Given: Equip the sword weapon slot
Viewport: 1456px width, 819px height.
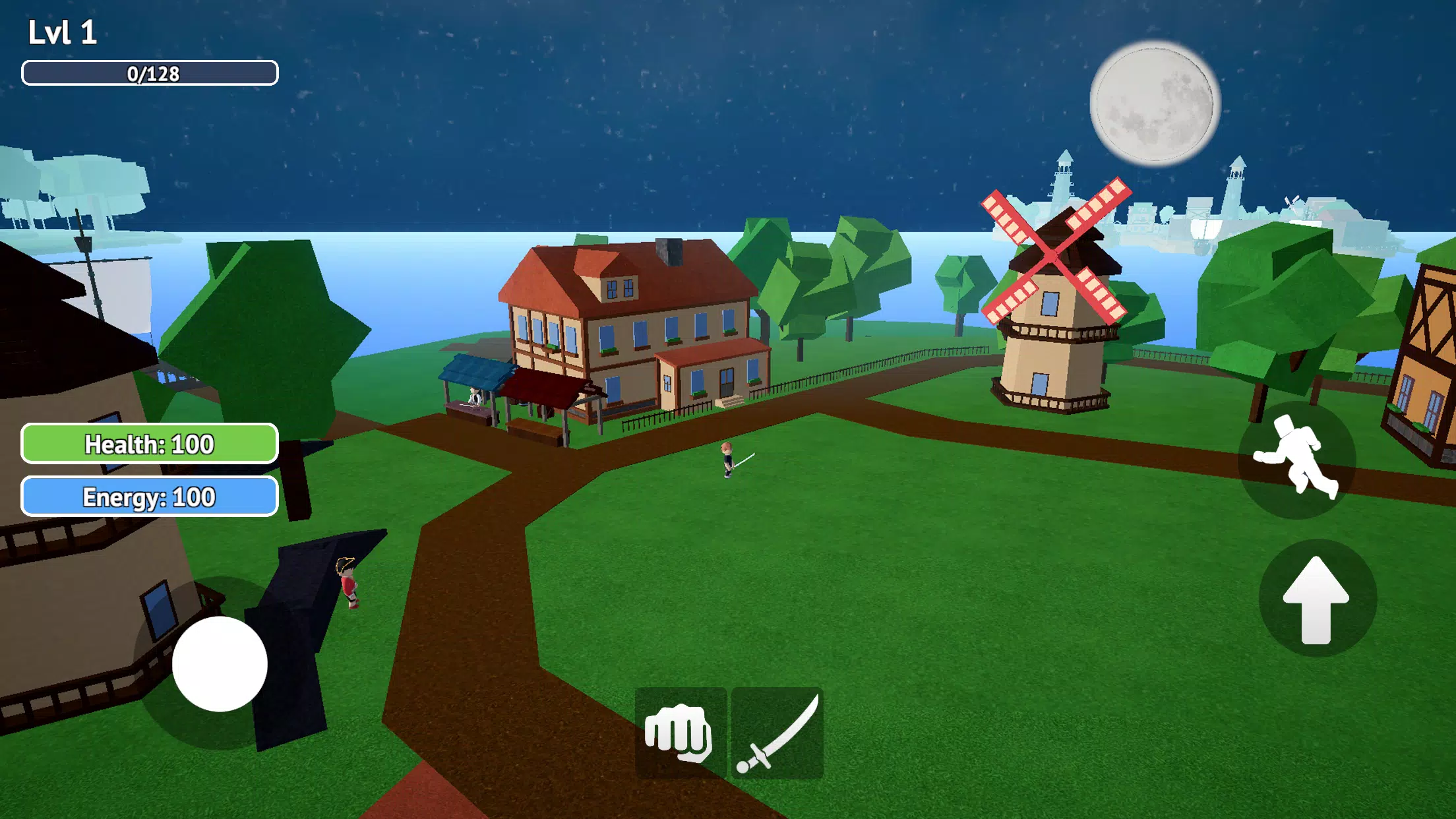Looking at the screenshot, I should [x=777, y=733].
